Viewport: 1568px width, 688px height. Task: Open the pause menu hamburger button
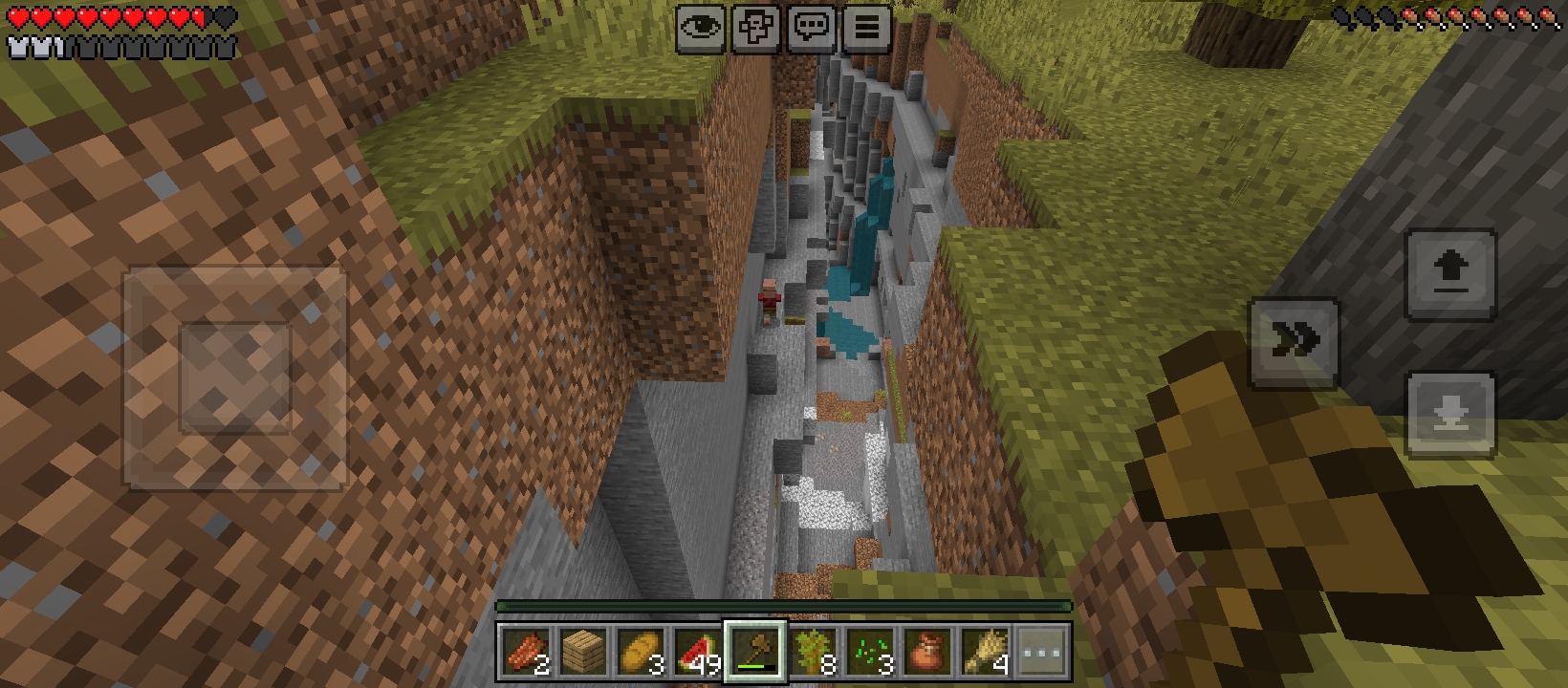click(x=867, y=28)
